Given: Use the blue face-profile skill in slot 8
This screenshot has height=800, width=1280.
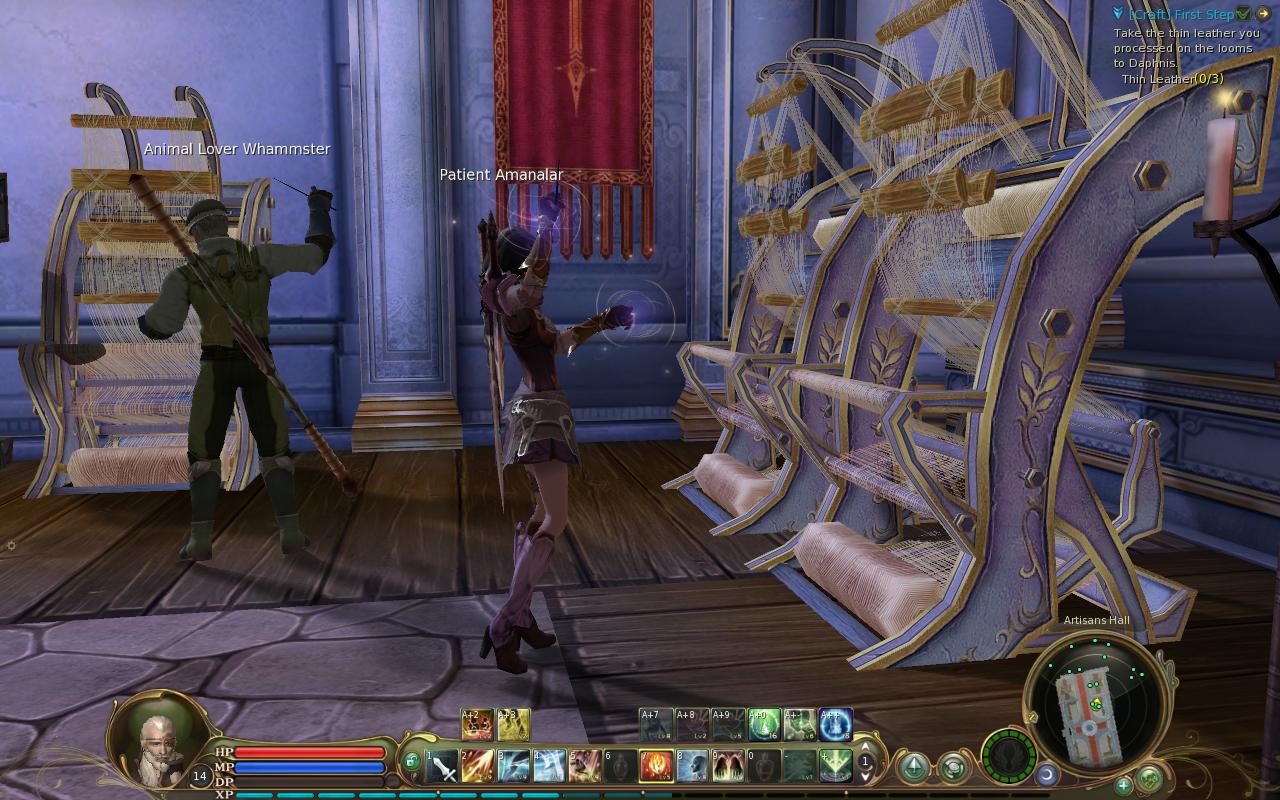Looking at the screenshot, I should click(692, 766).
